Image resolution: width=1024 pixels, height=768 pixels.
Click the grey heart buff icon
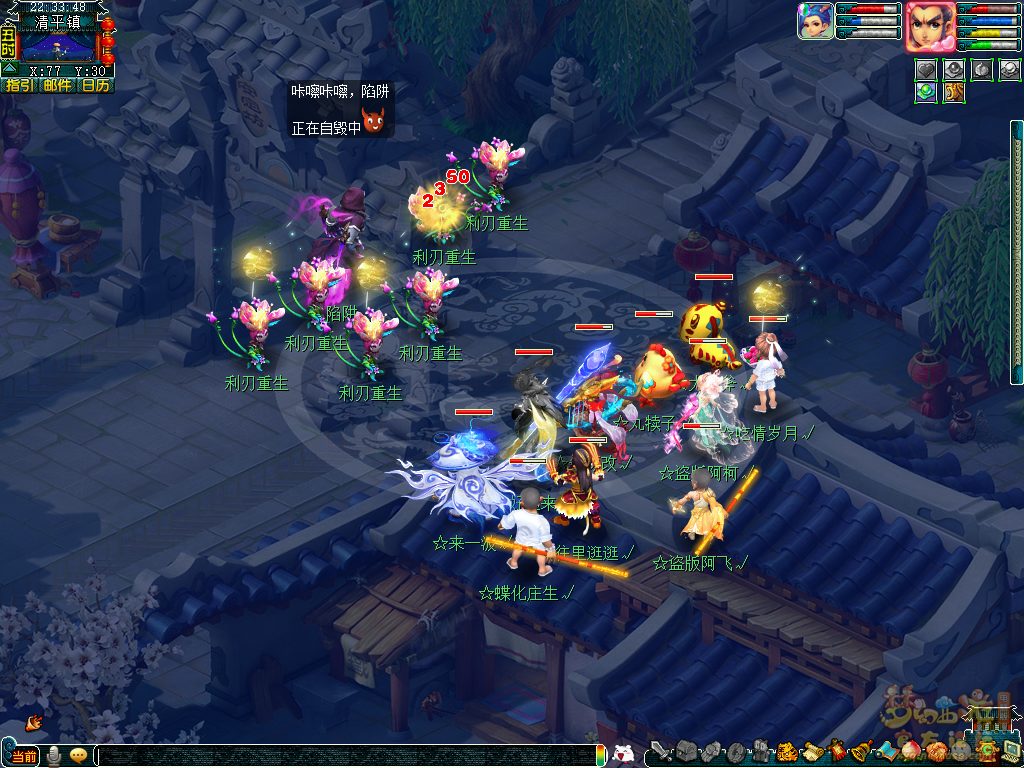click(x=926, y=70)
